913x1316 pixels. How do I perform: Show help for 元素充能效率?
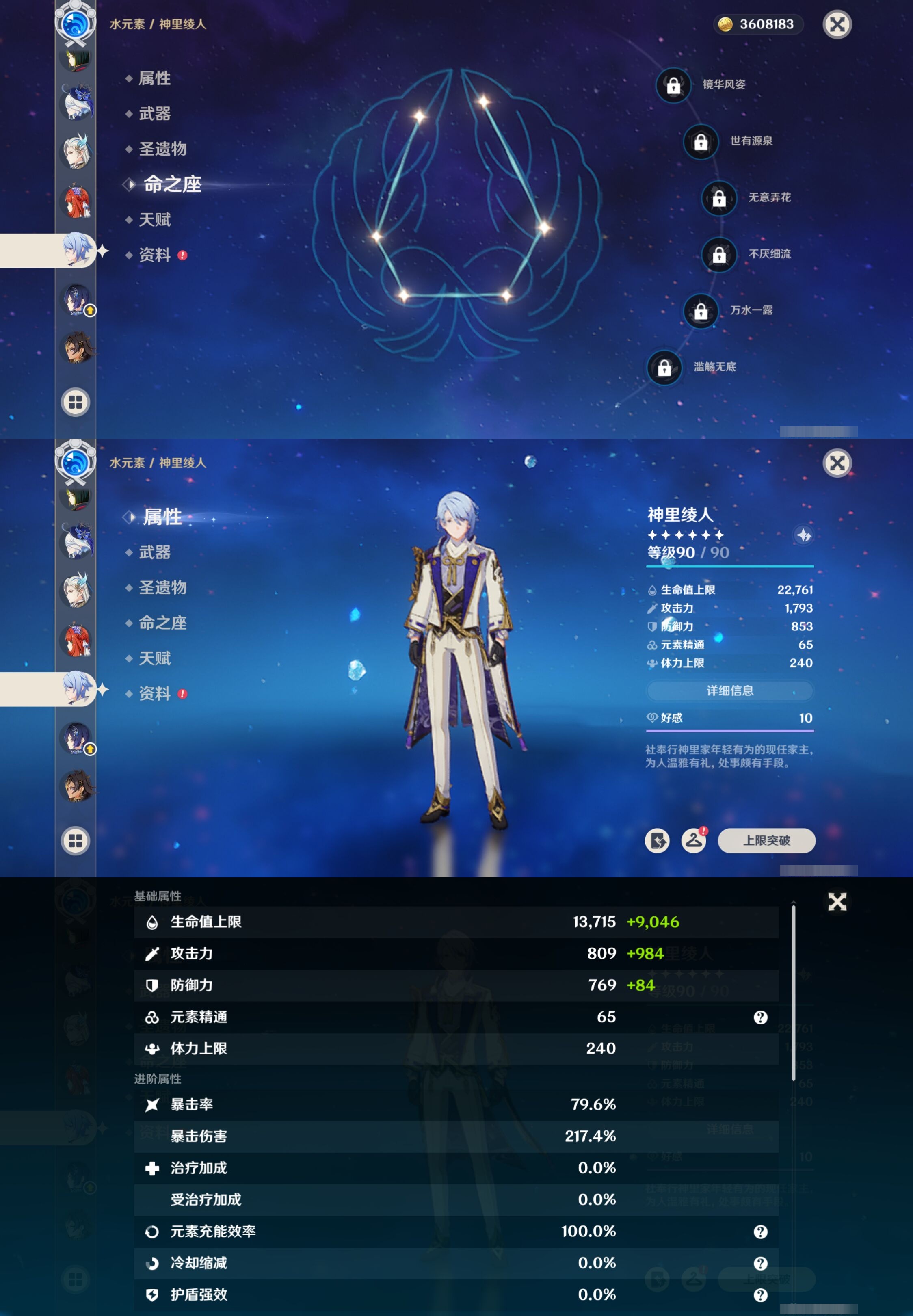[x=760, y=1232]
